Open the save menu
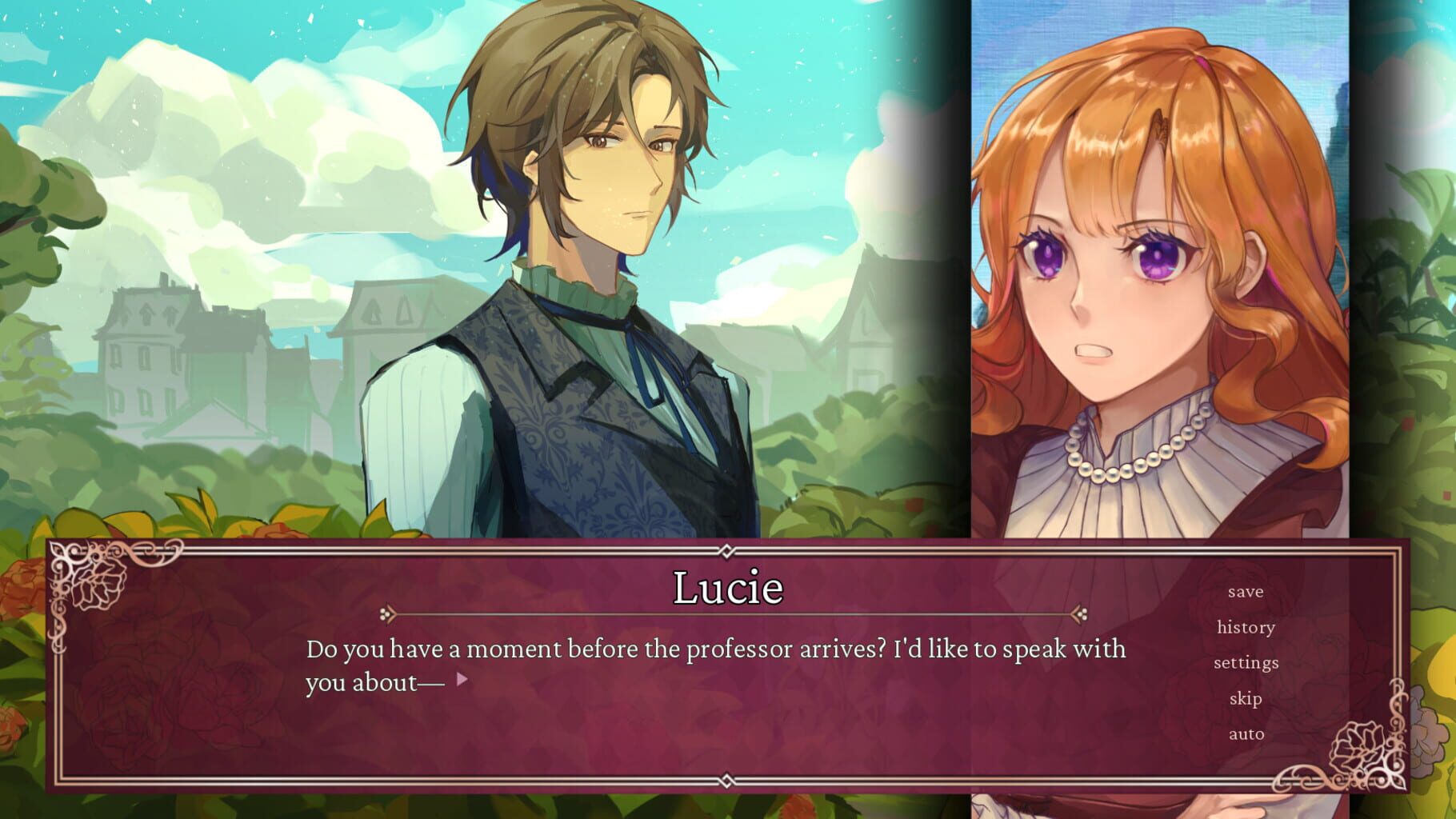This screenshot has width=1456, height=819. 1246,591
